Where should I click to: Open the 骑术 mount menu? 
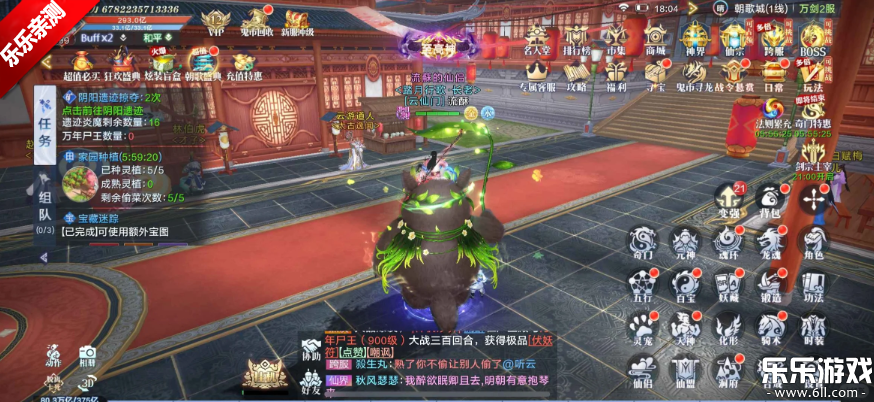(x=771, y=327)
